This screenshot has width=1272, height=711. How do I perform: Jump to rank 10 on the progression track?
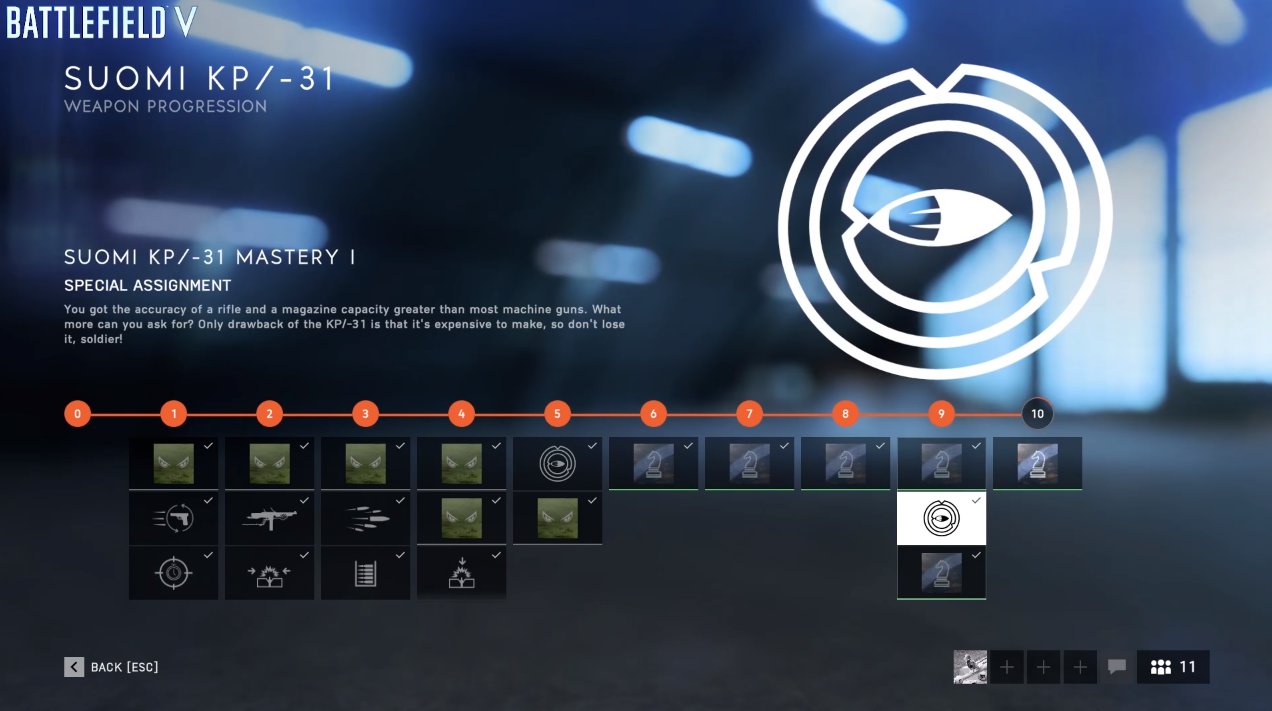pyautogui.click(x=1037, y=414)
